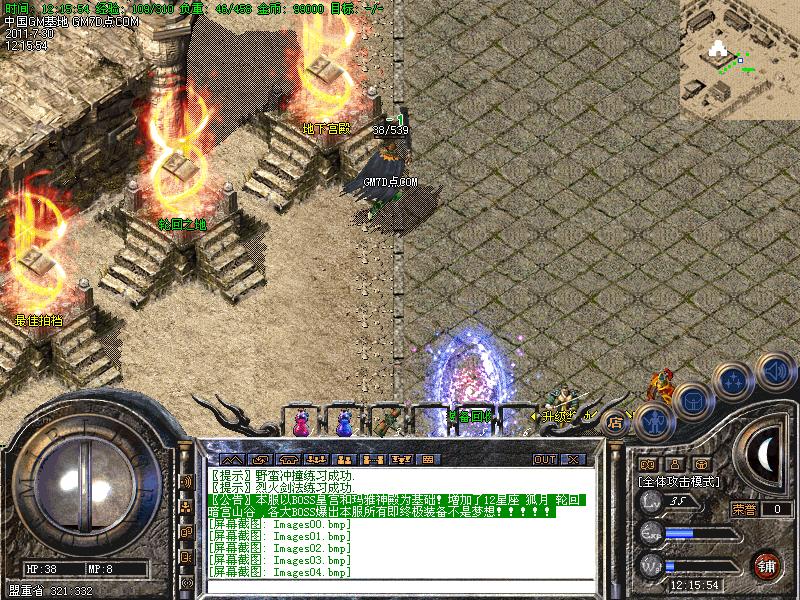Open the 店 shop button
800x600 pixels.
tap(614, 422)
